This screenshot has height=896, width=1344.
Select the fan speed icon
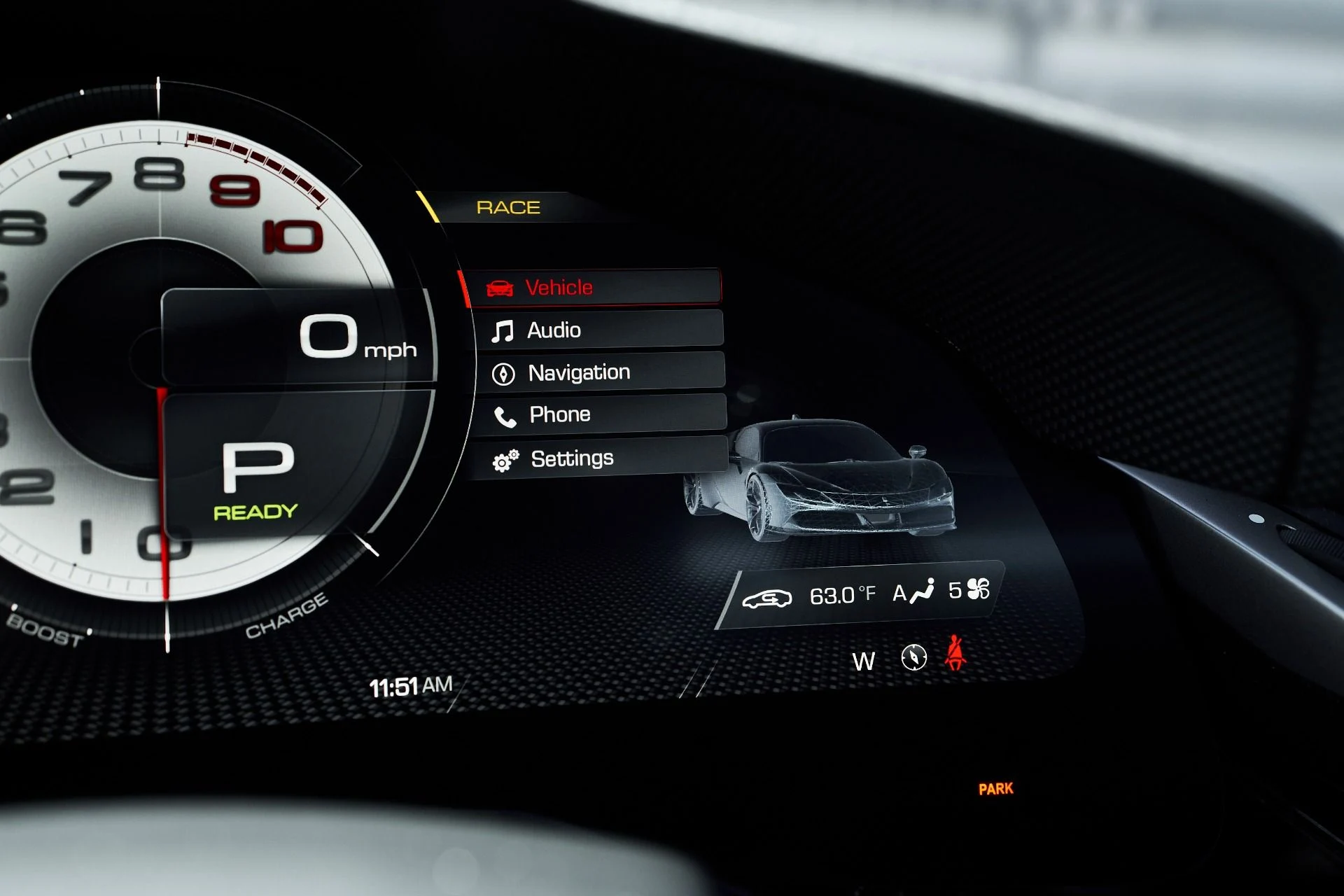click(978, 589)
